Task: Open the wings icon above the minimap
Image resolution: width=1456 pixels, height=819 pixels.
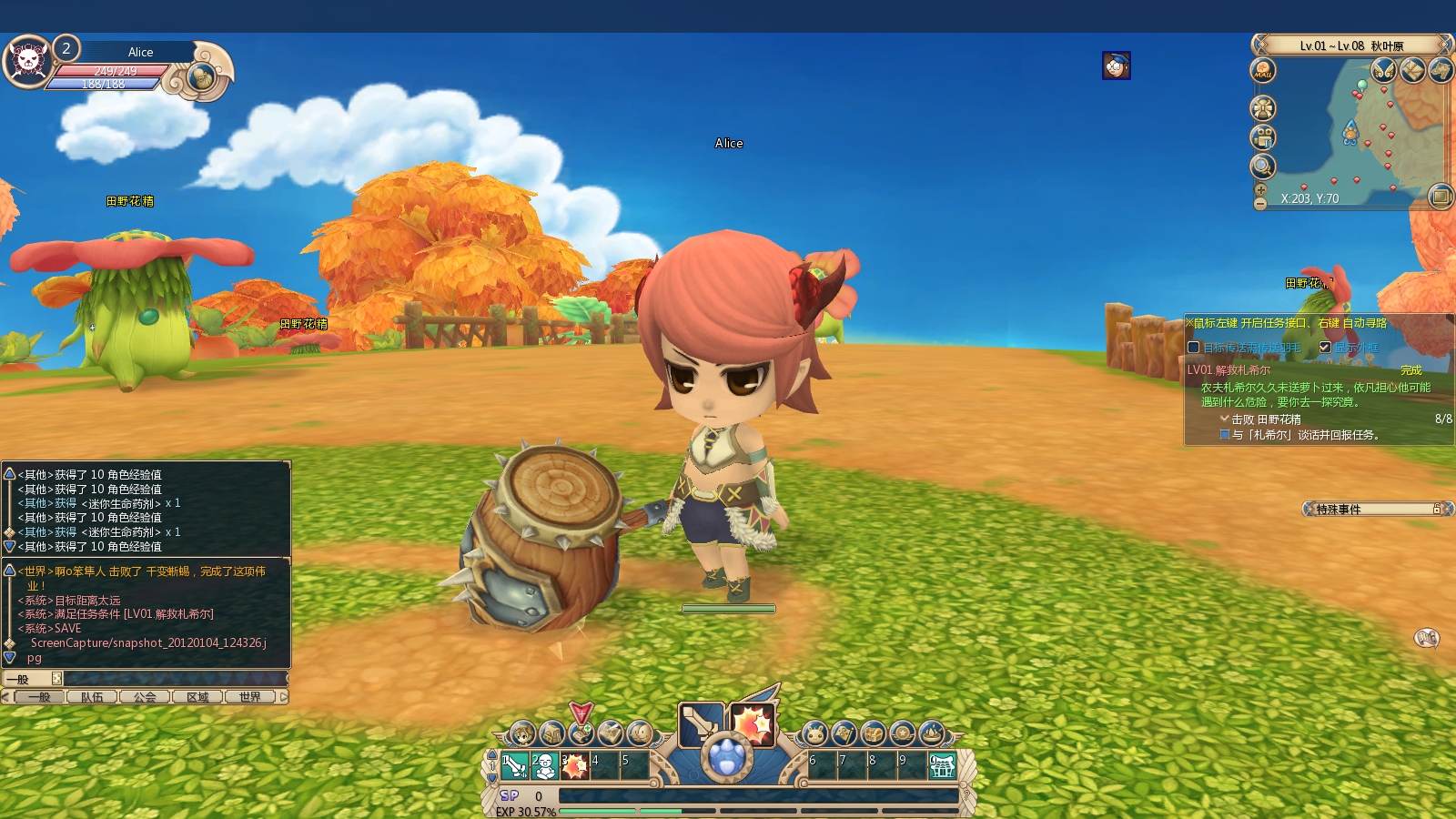Action: point(1383,70)
